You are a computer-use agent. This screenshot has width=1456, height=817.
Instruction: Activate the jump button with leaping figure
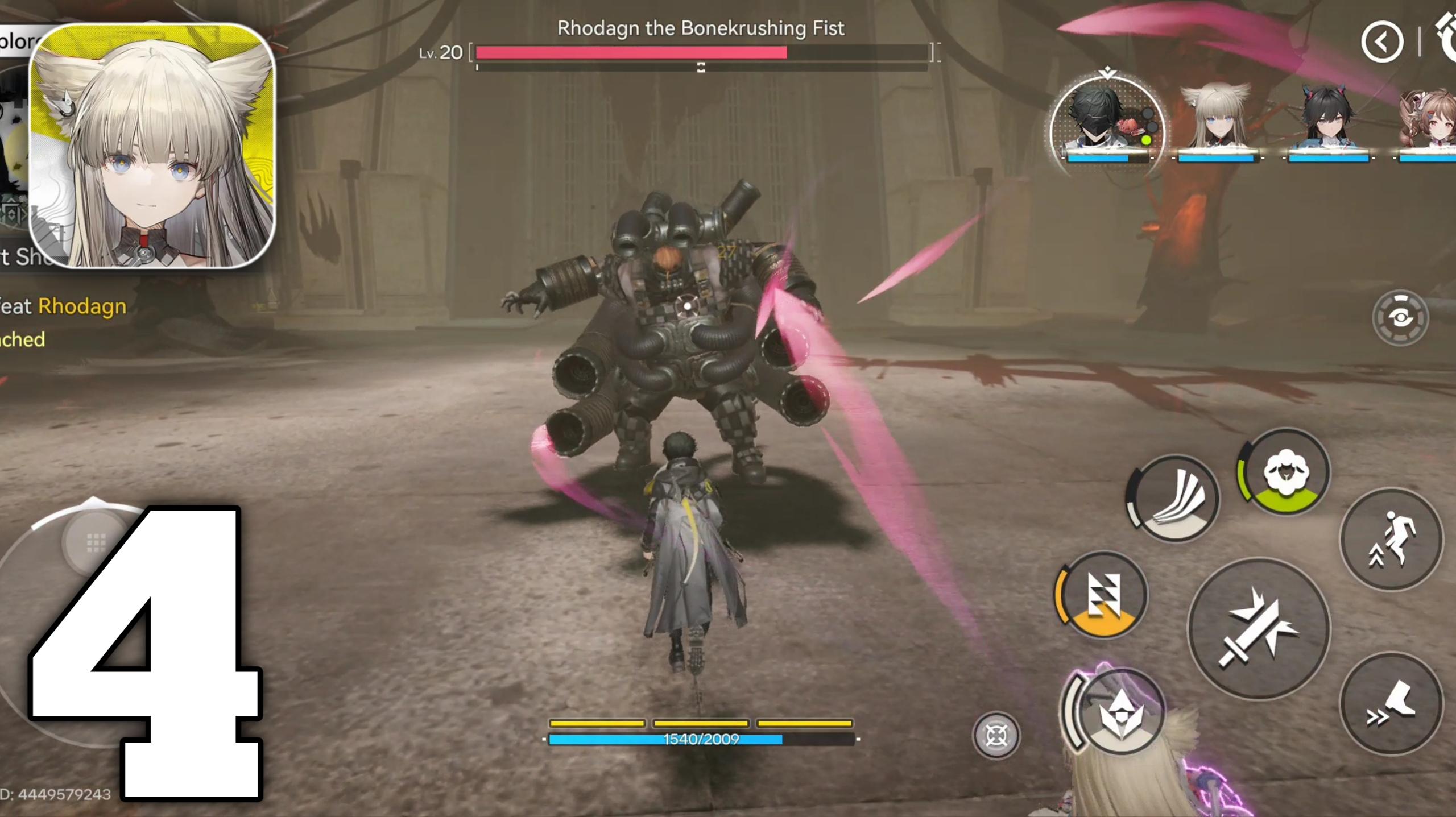pos(1391,540)
